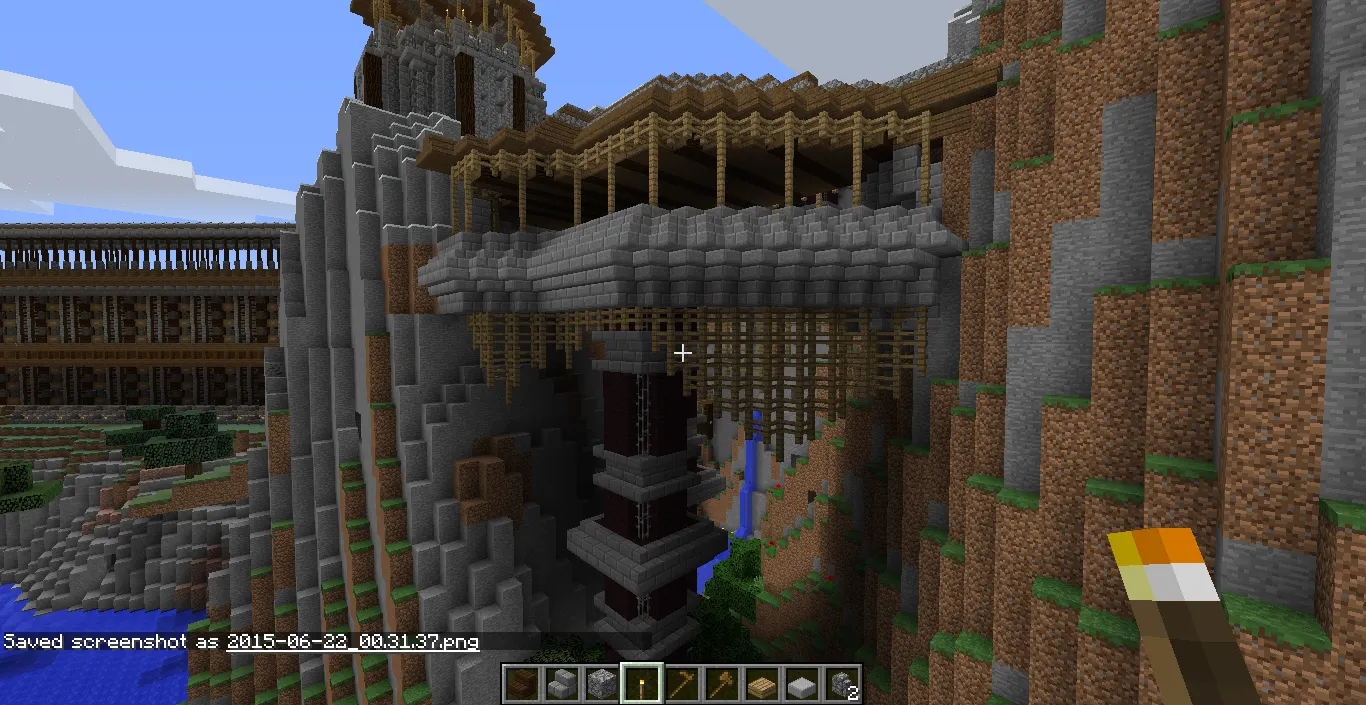Screen dimensions: 1366x705
Task: Equip the wooden shovel from the hotbar
Action: pos(721,684)
